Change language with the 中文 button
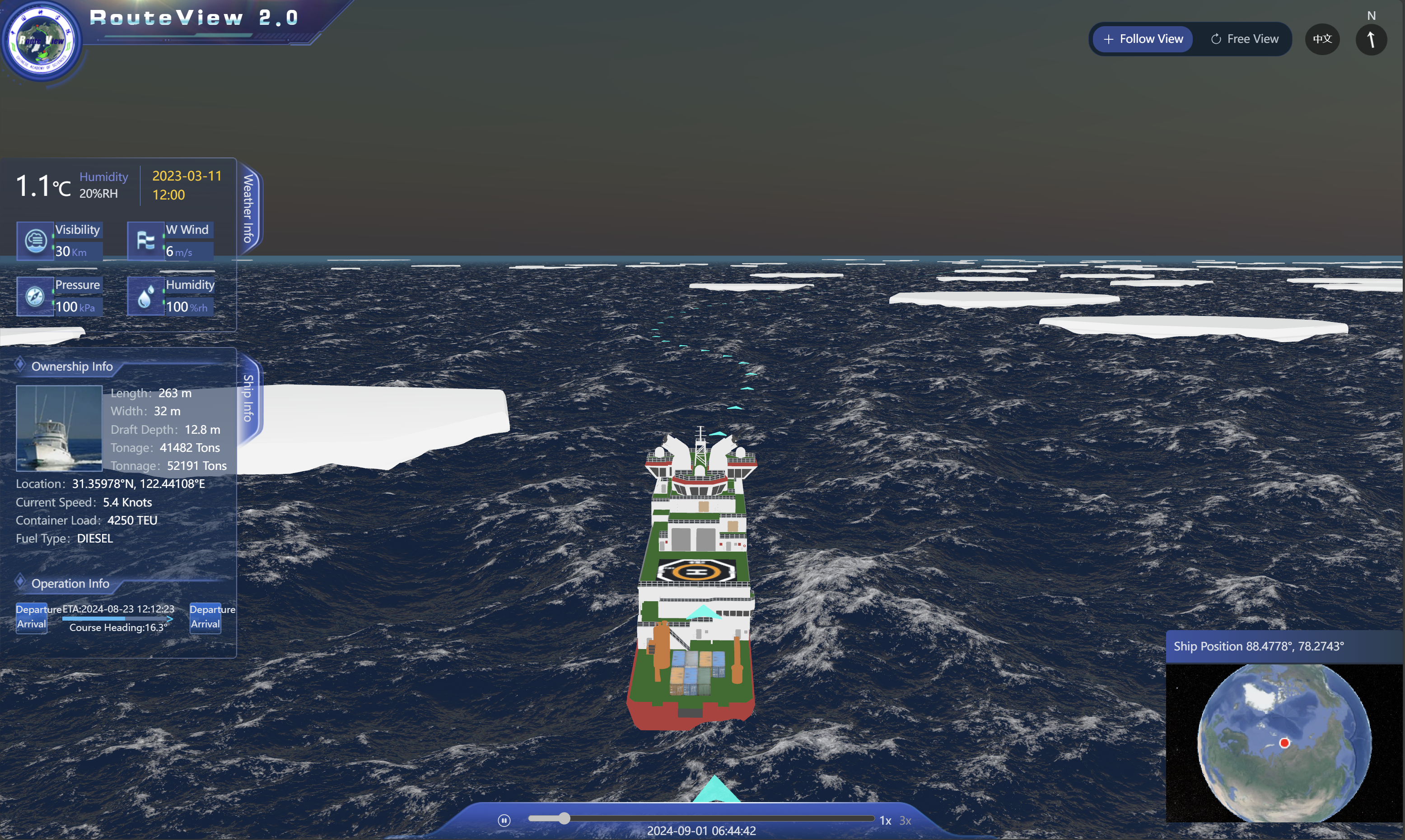The image size is (1405, 840). [x=1322, y=39]
